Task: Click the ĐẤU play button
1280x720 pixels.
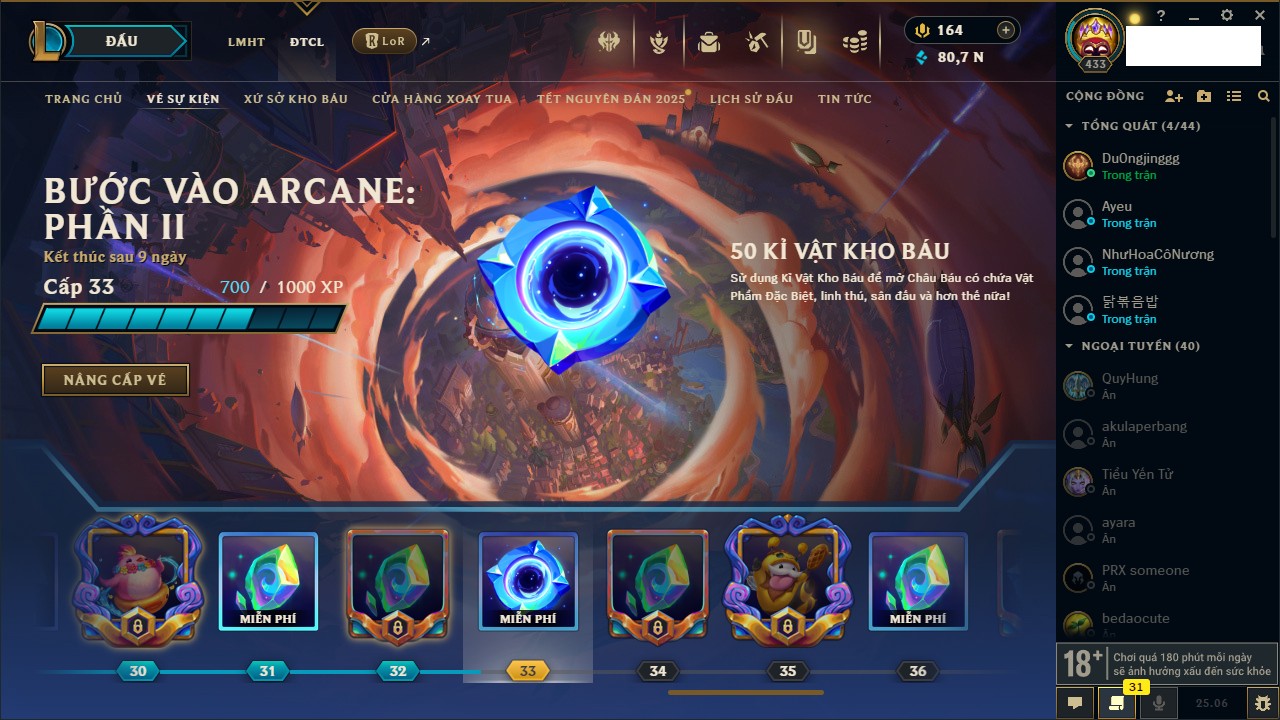Action: click(x=121, y=41)
